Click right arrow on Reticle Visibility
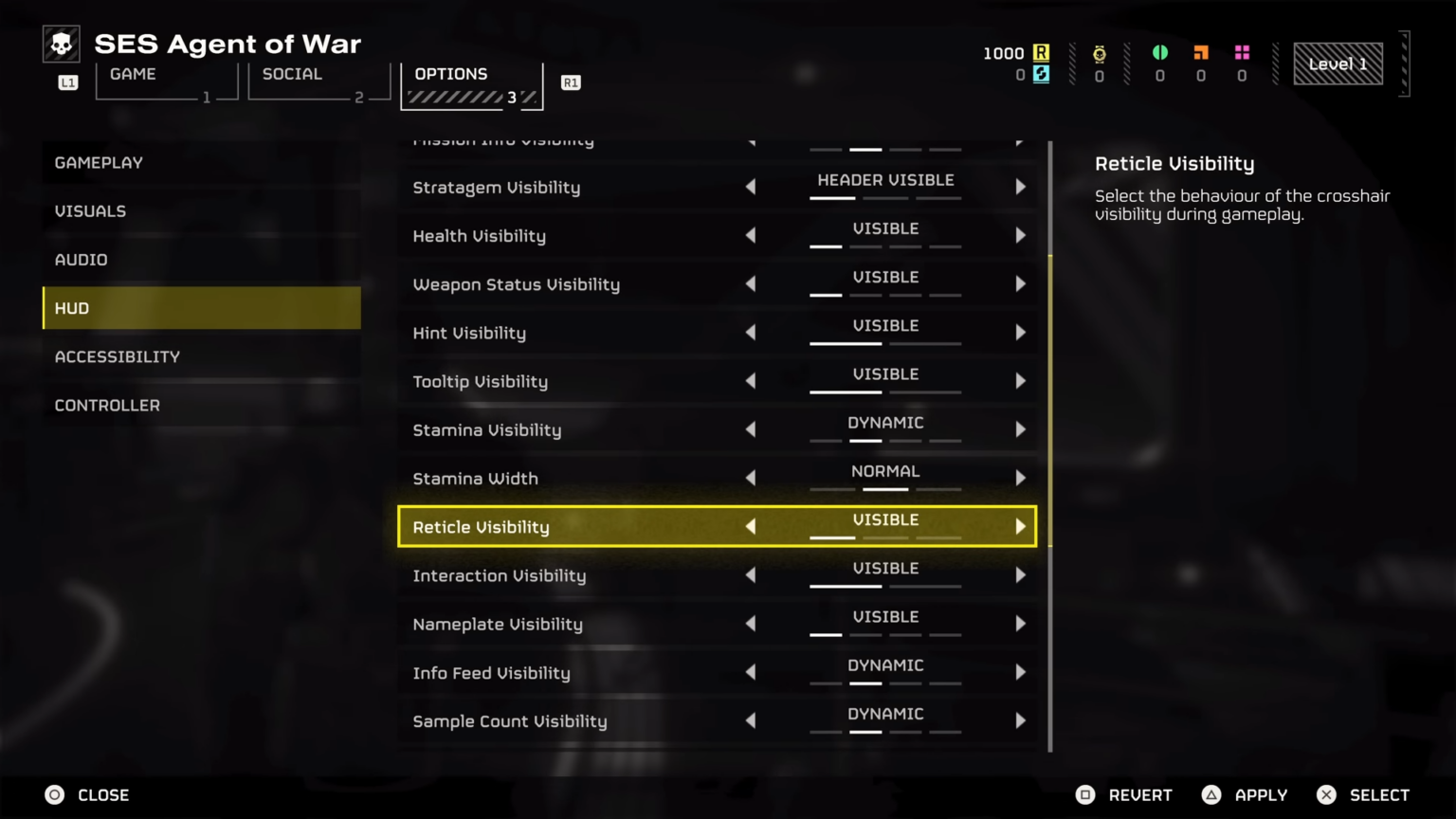This screenshot has width=1456, height=819. point(1020,526)
